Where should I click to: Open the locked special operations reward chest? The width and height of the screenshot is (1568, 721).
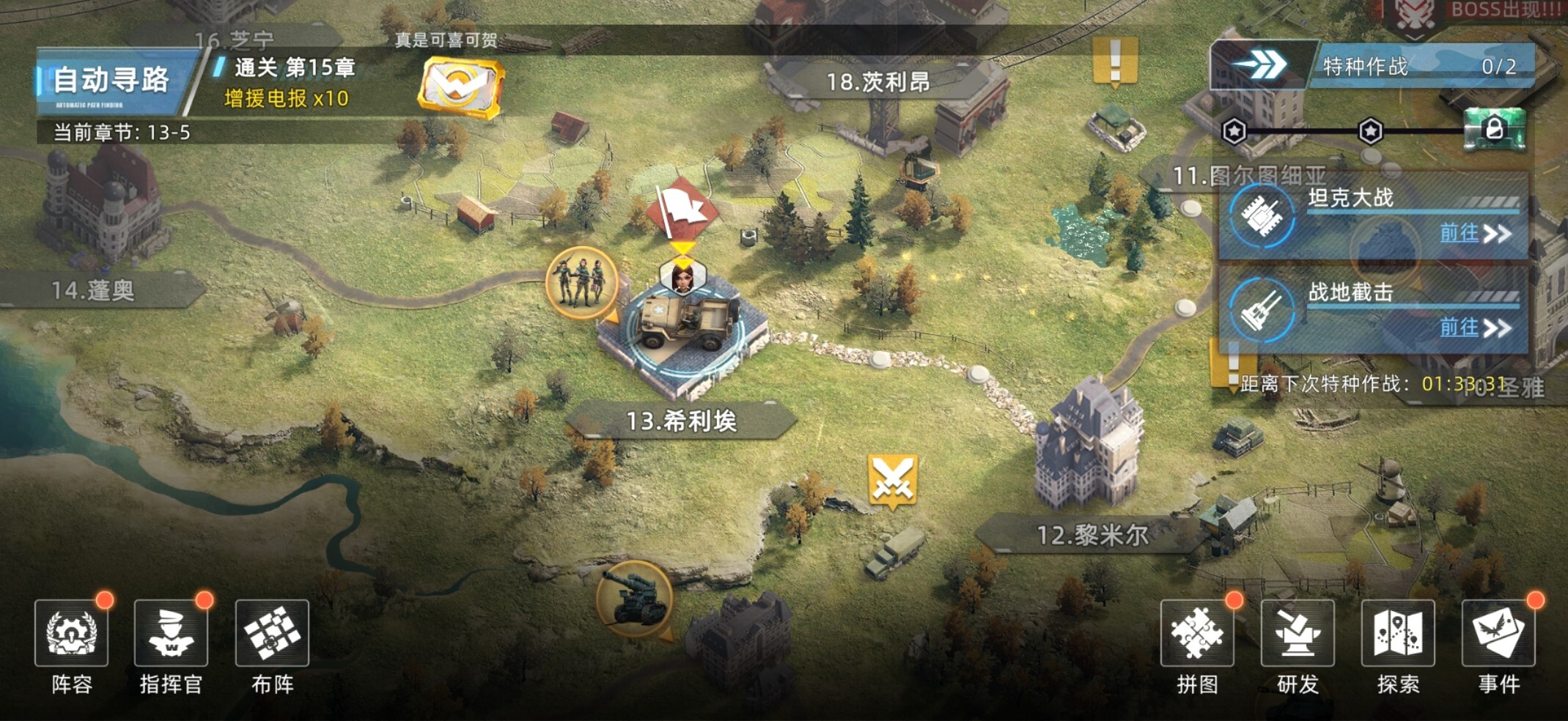(1494, 130)
